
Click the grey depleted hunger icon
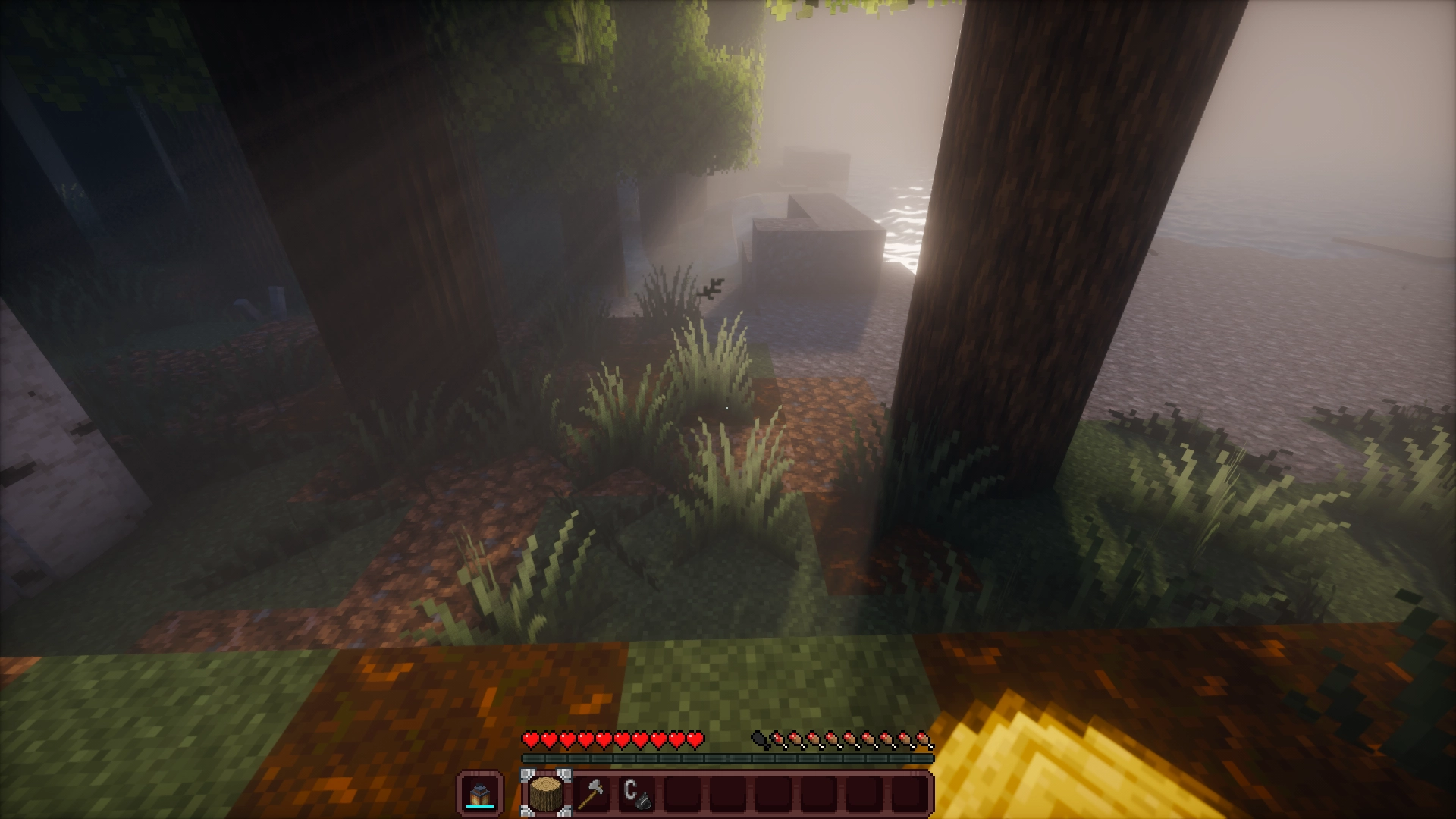click(x=758, y=739)
